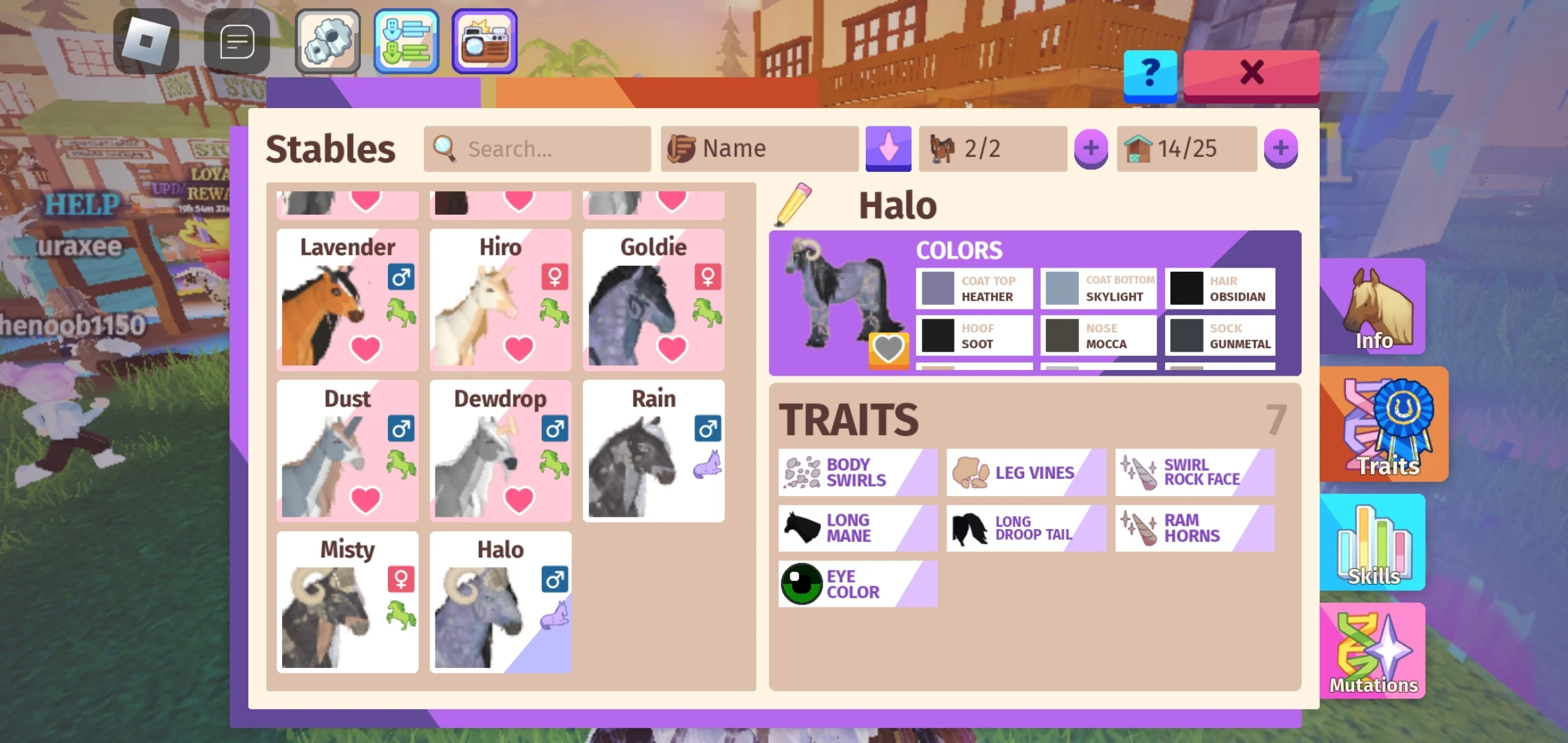This screenshot has width=1568, height=743.
Task: Switch to the Skills tab
Action: (1371, 542)
